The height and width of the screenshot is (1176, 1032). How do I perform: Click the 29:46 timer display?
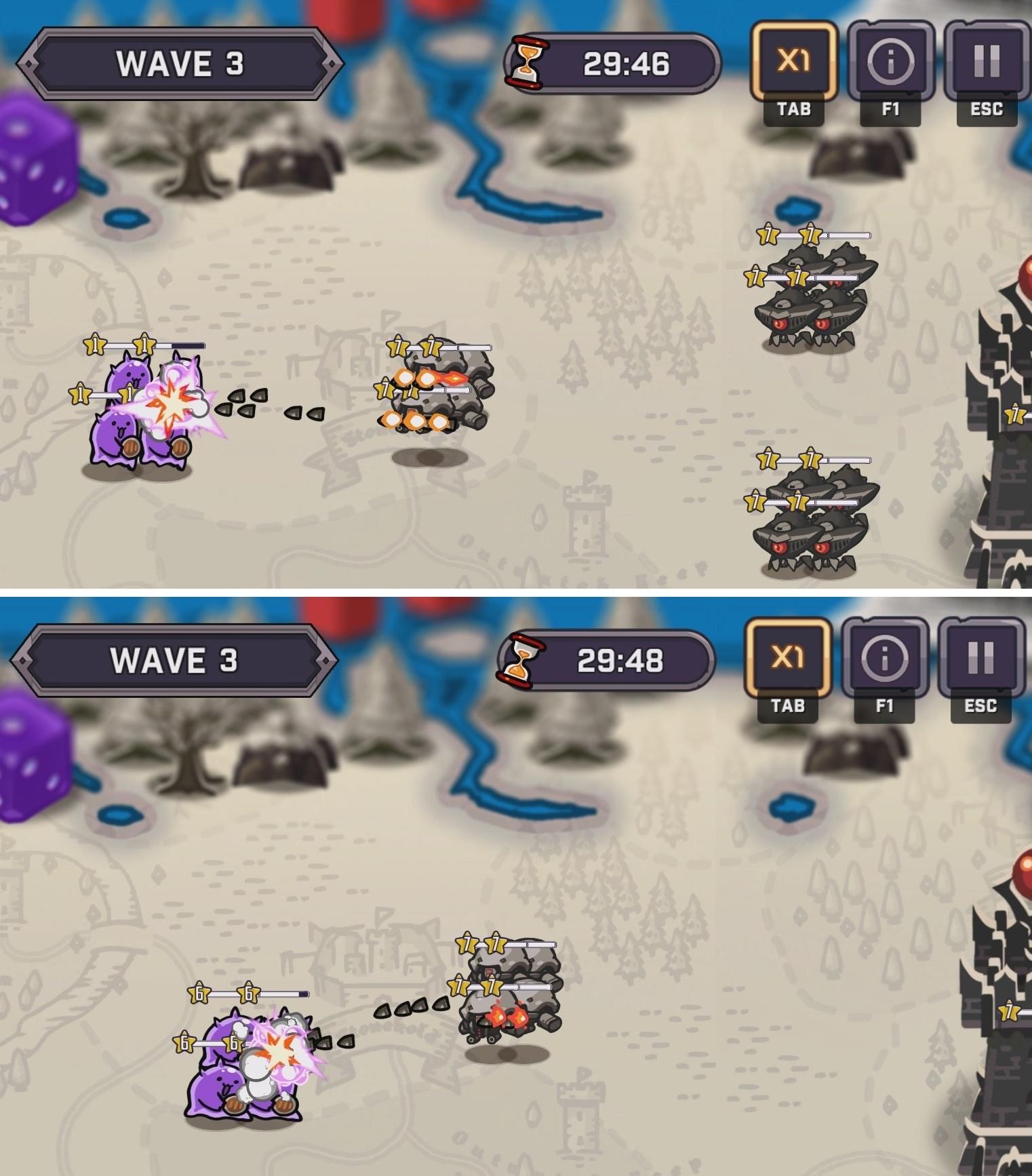pyautogui.click(x=624, y=61)
